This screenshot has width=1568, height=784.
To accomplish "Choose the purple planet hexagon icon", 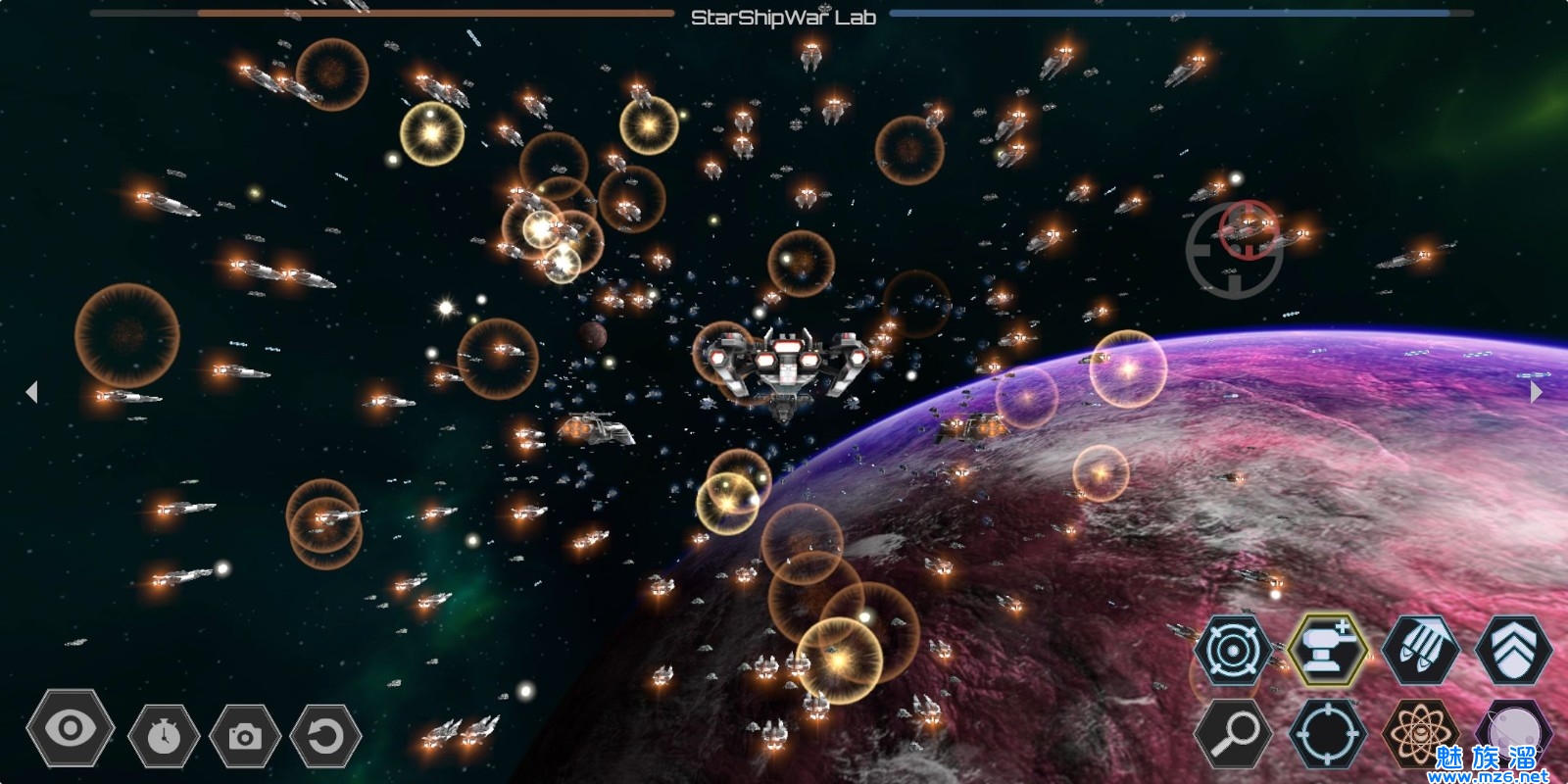I will click(1513, 731).
